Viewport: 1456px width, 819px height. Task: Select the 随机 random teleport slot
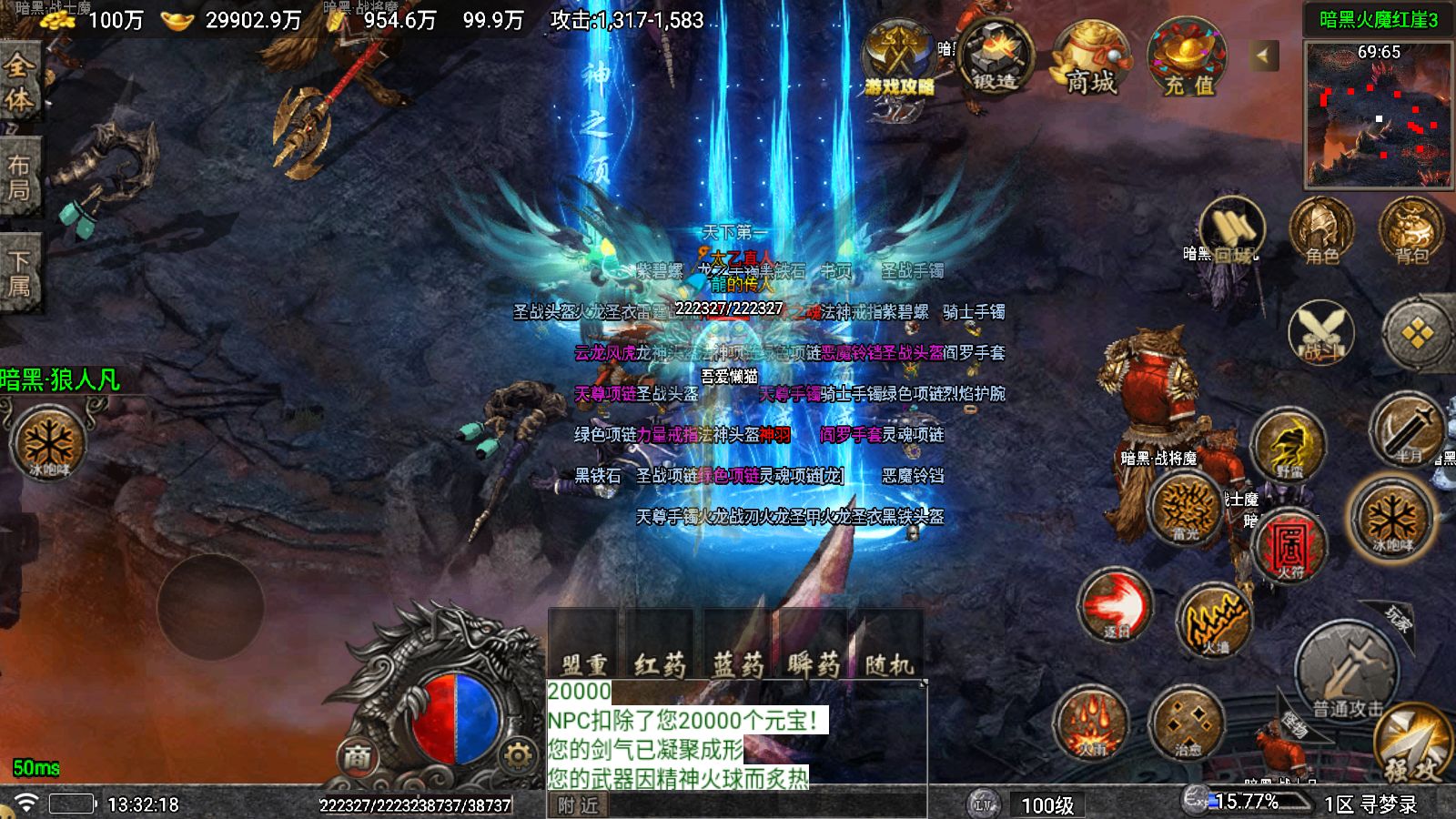(x=888, y=648)
